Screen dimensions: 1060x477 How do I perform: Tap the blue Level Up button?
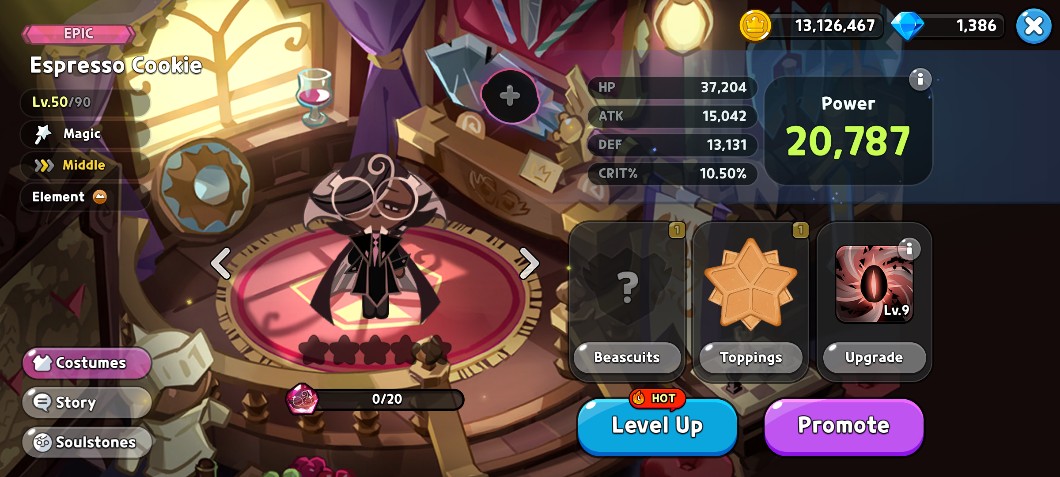(657, 426)
